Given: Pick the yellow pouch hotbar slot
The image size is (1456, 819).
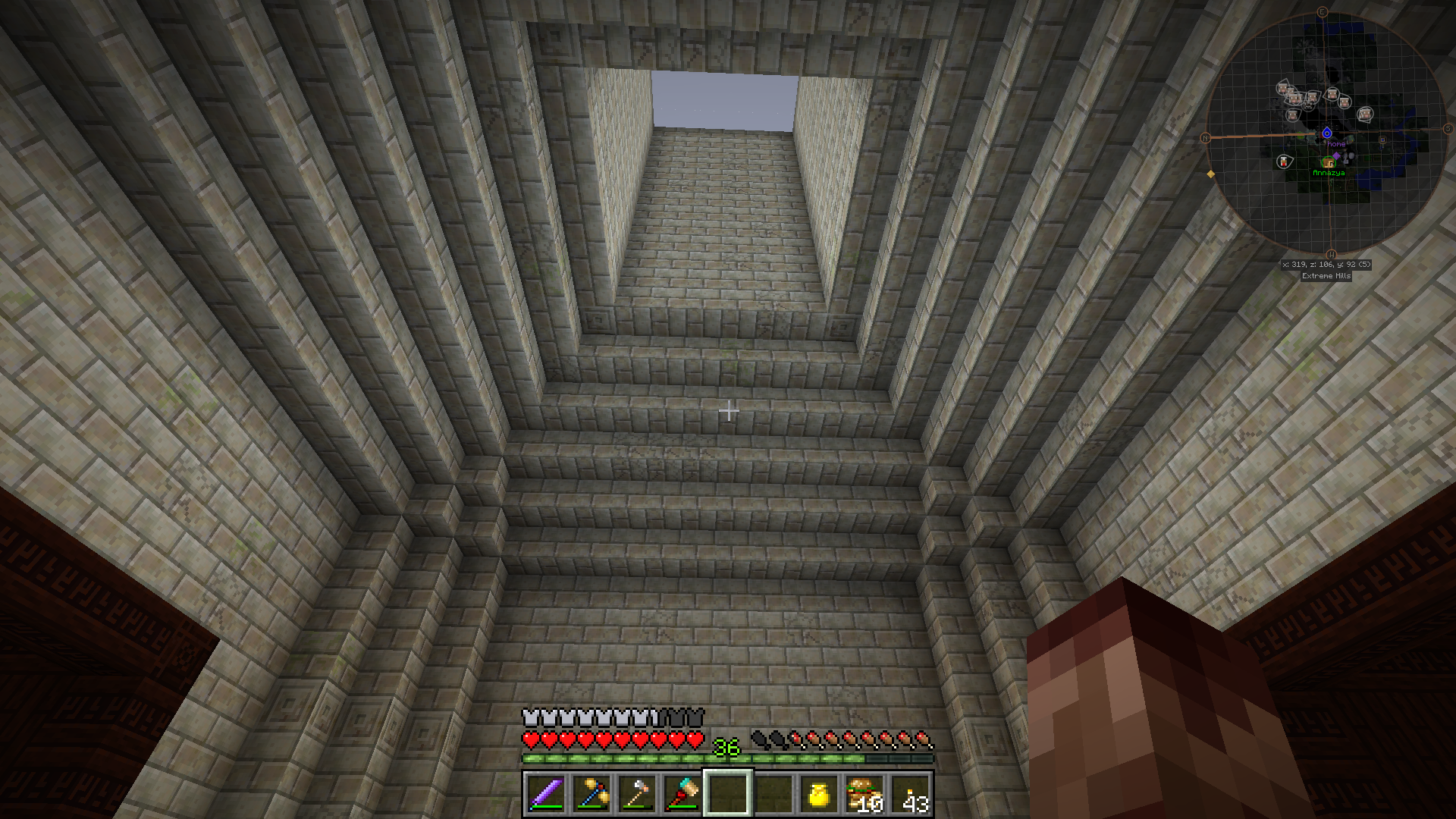Looking at the screenshot, I should point(818,794).
